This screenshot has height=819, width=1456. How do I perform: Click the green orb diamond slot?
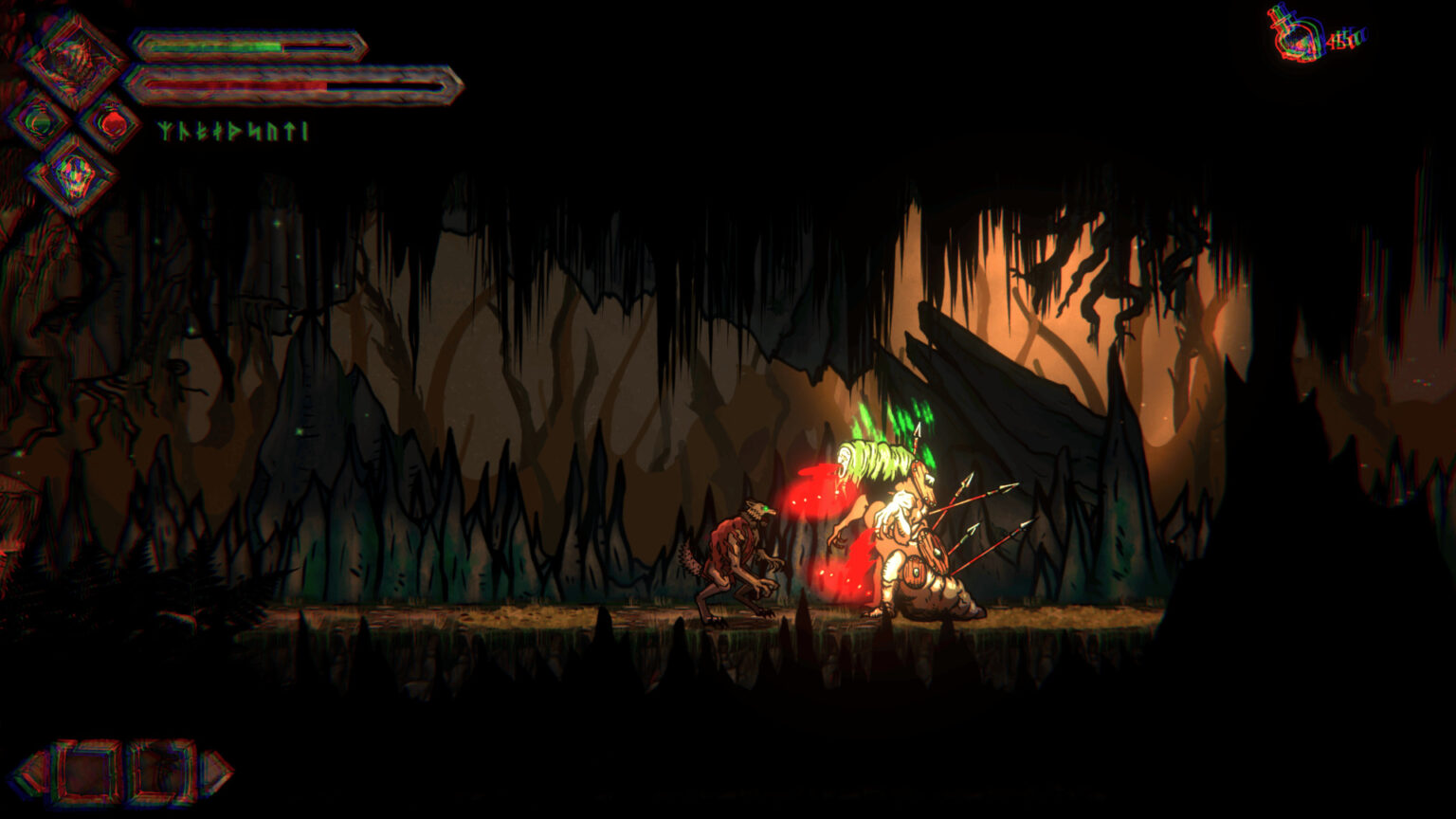39,121
